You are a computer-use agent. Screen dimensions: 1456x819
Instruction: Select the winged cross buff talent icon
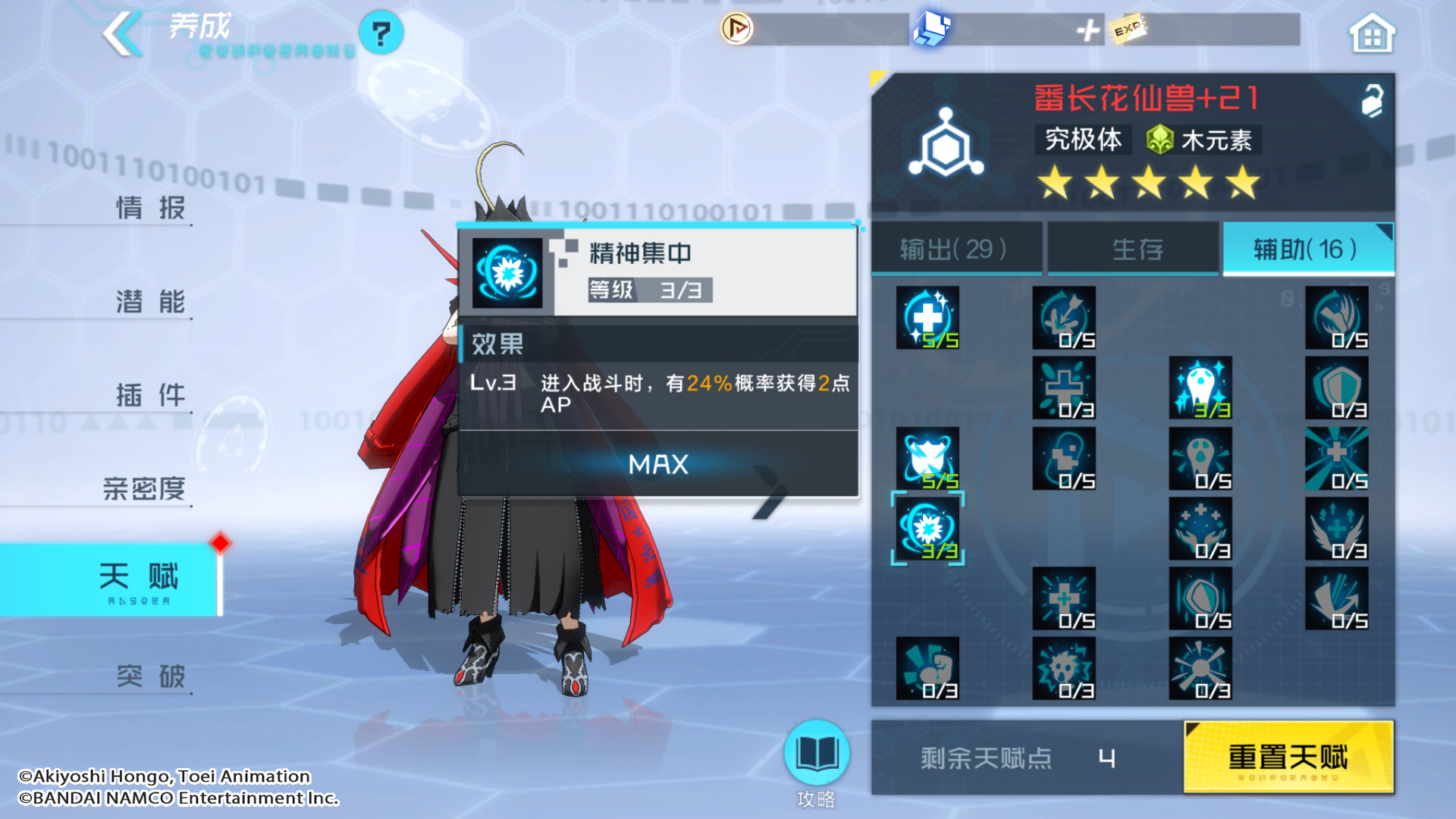[1337, 529]
